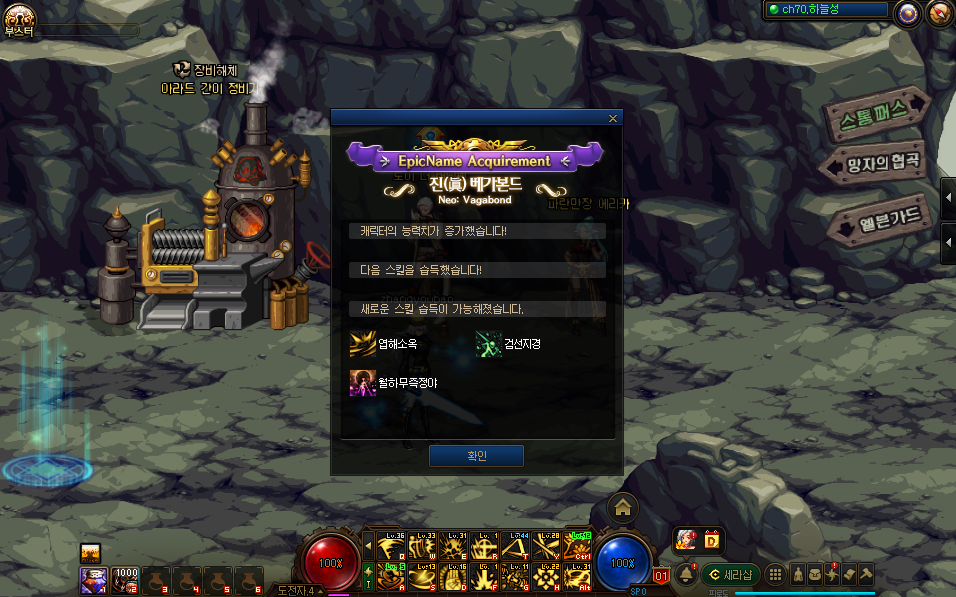This screenshot has width=956, height=597.
Task: Click the orange D event icon
Action: [x=712, y=539]
